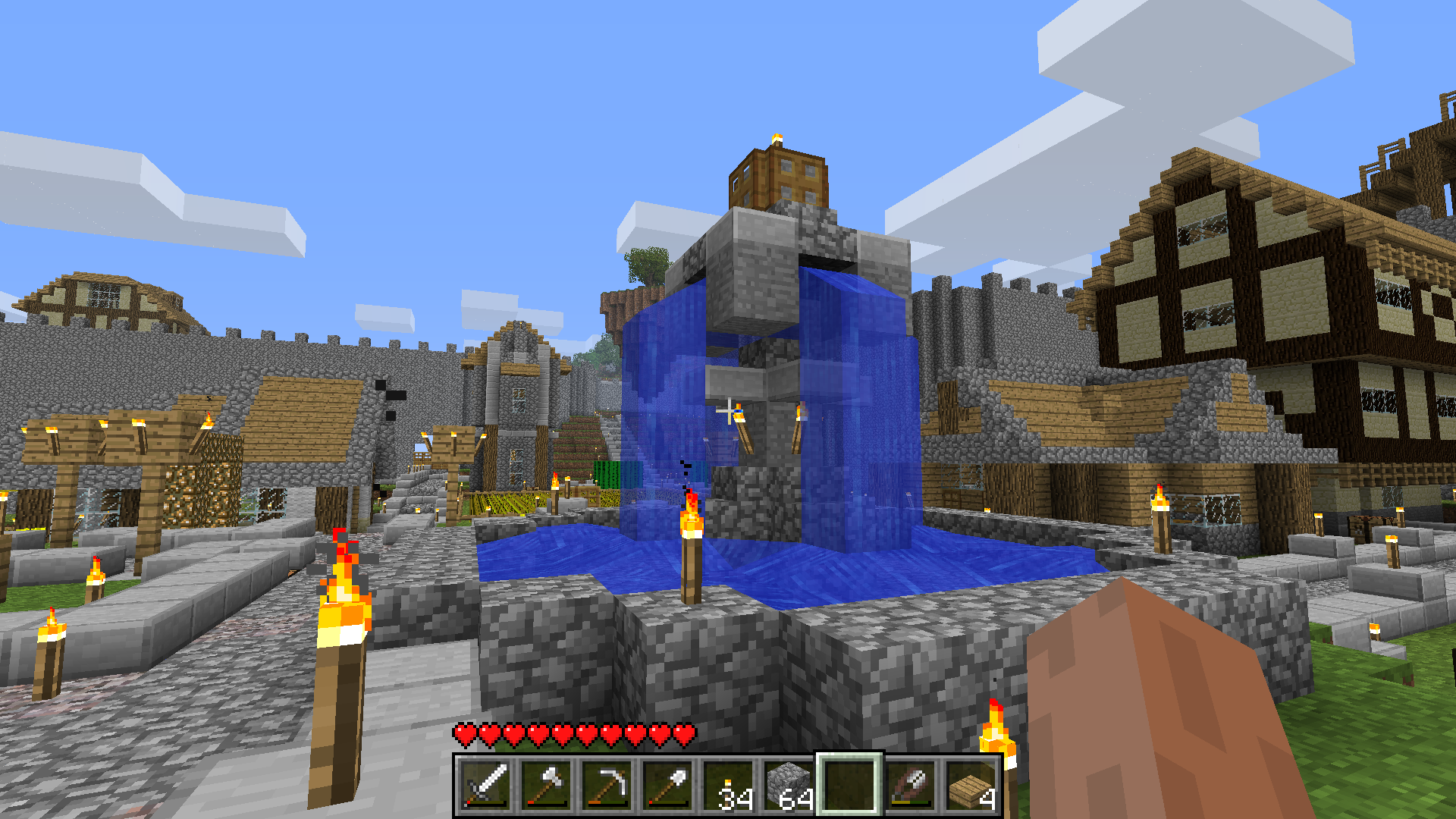Select the flint and steel slot
The height and width of the screenshot is (819, 1456).
[x=910, y=786]
